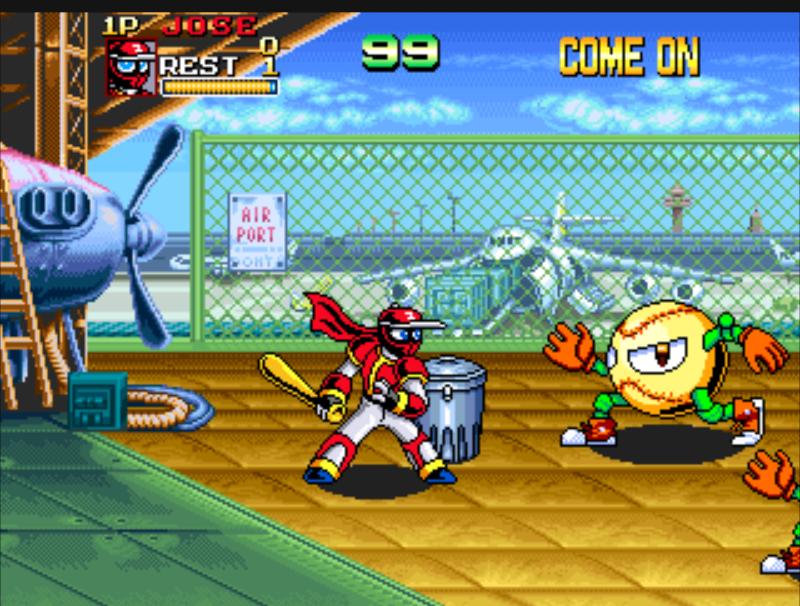Select the COME ON player-two join prompt

[x=628, y=57]
